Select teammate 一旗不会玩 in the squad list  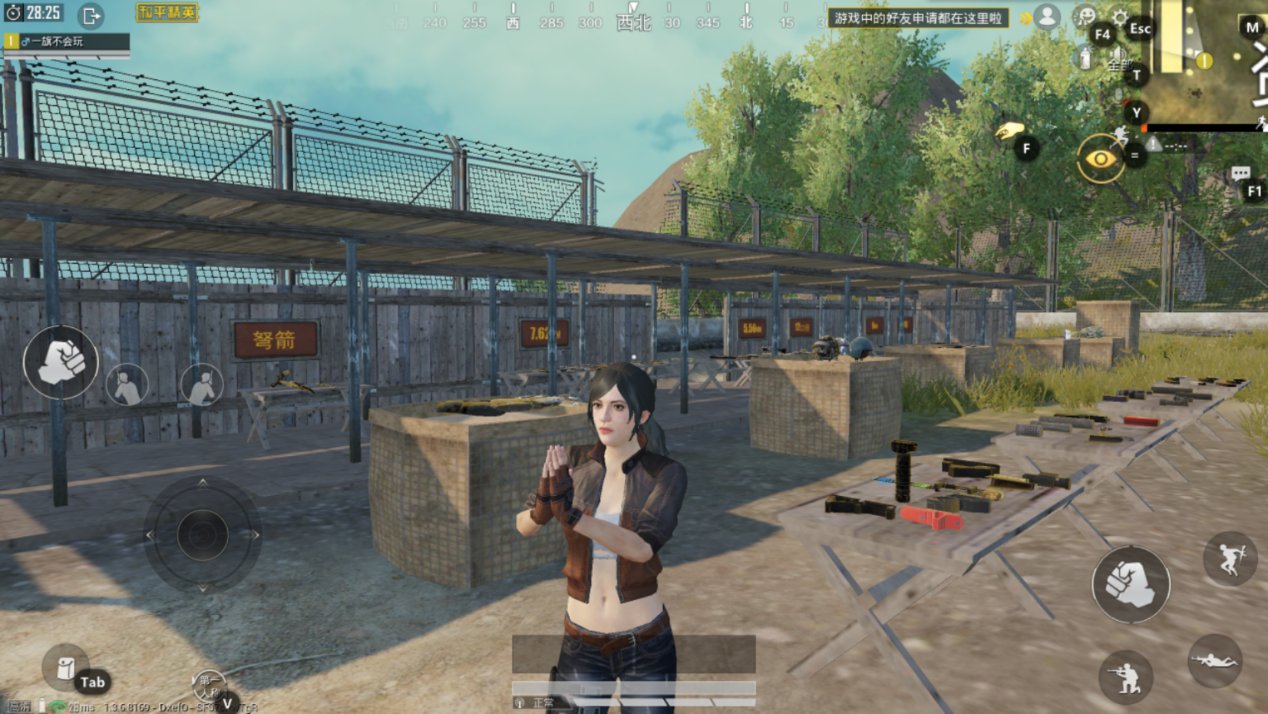(x=66, y=41)
